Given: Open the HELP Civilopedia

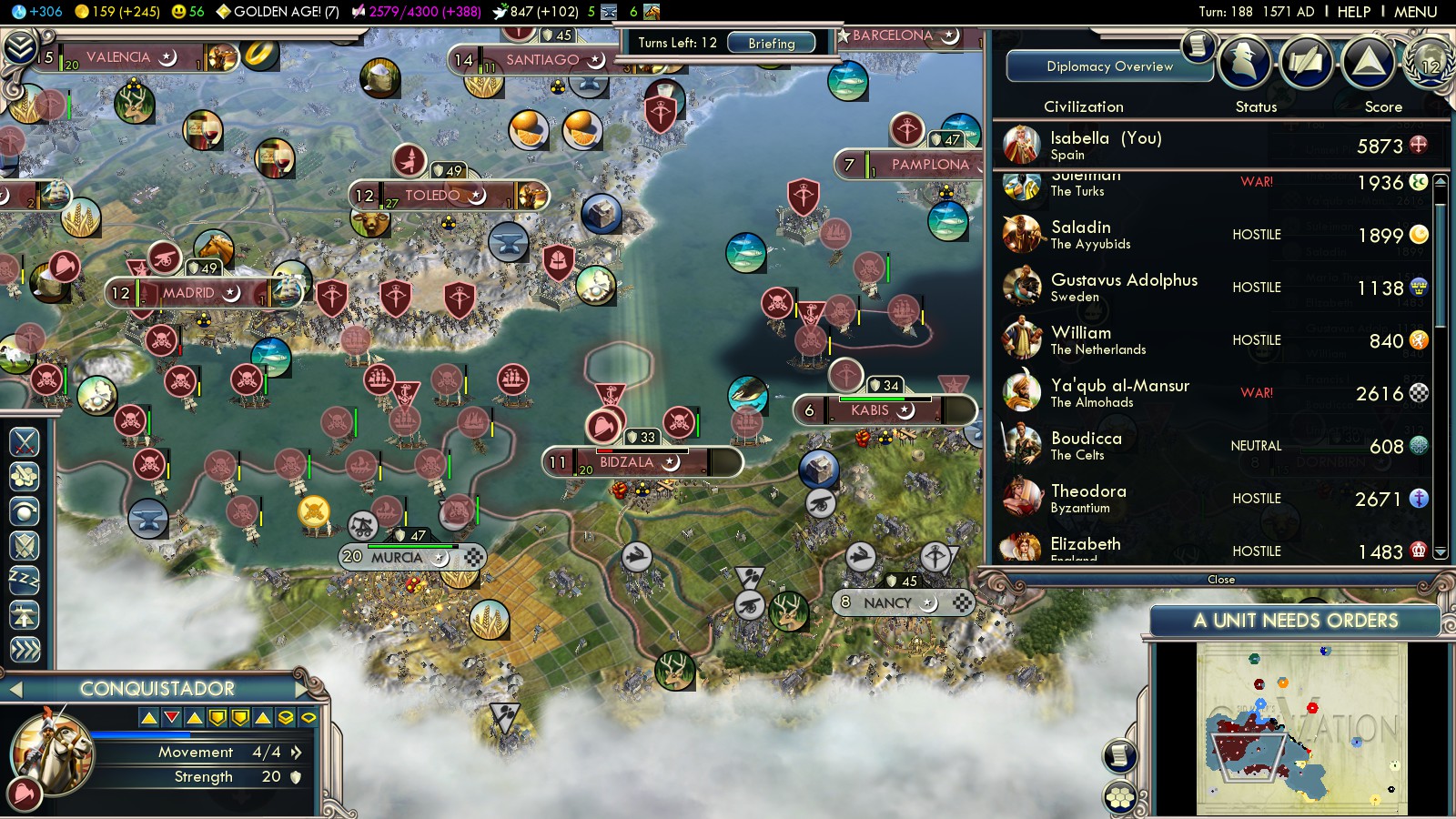Looking at the screenshot, I should (1353, 12).
